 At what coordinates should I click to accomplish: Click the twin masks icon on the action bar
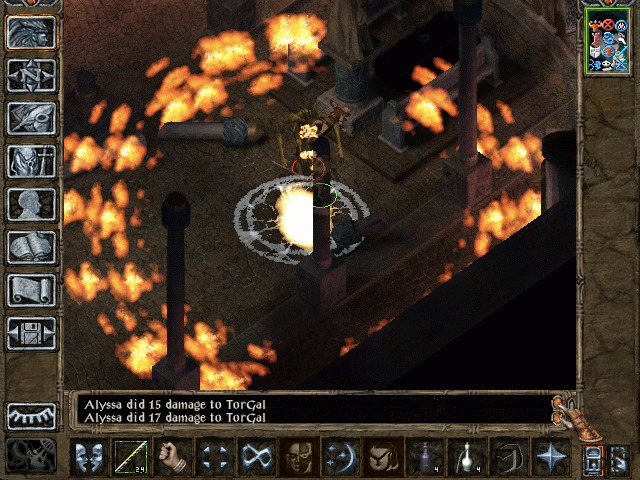(89, 456)
